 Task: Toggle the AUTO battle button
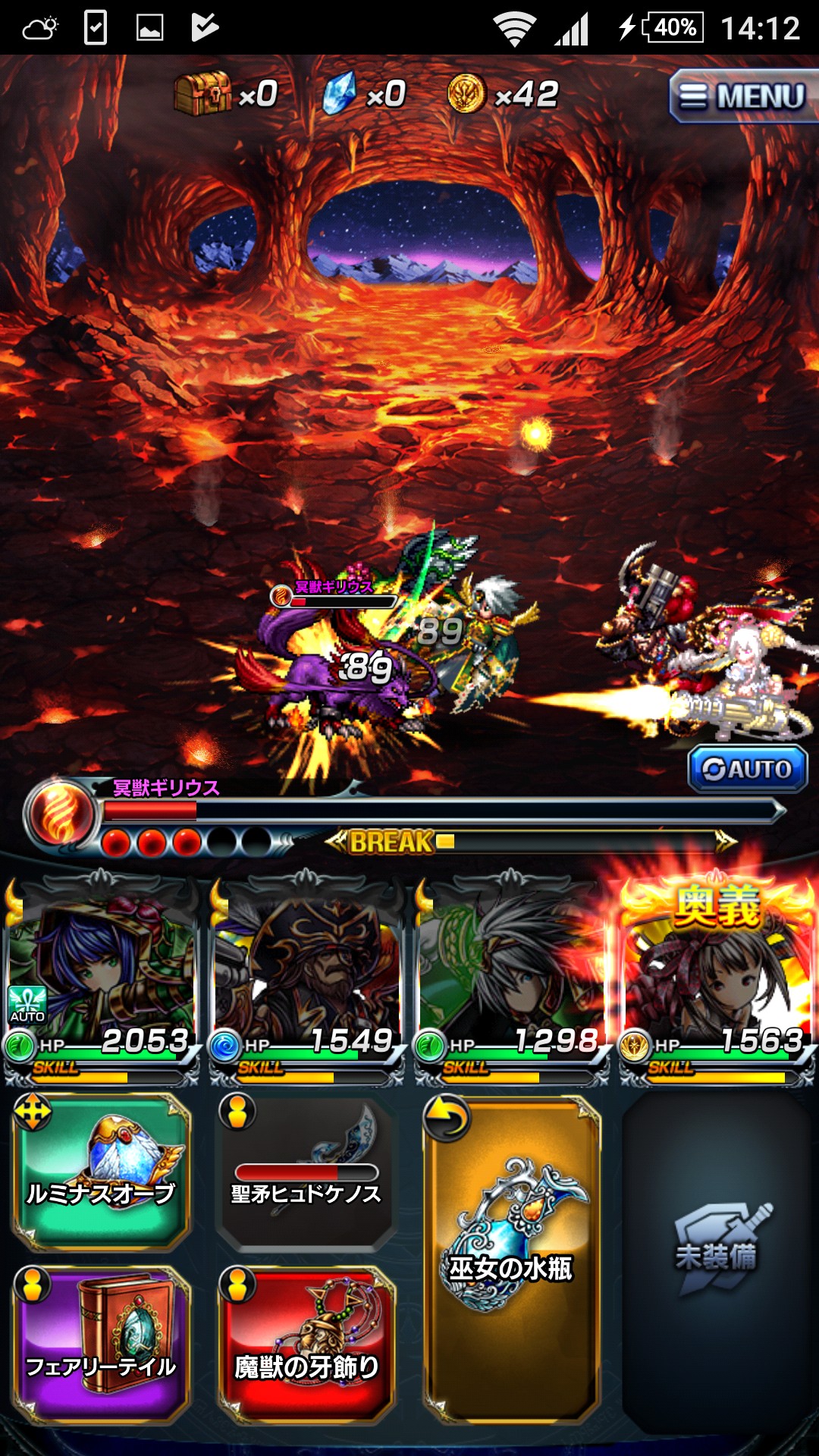(x=747, y=769)
